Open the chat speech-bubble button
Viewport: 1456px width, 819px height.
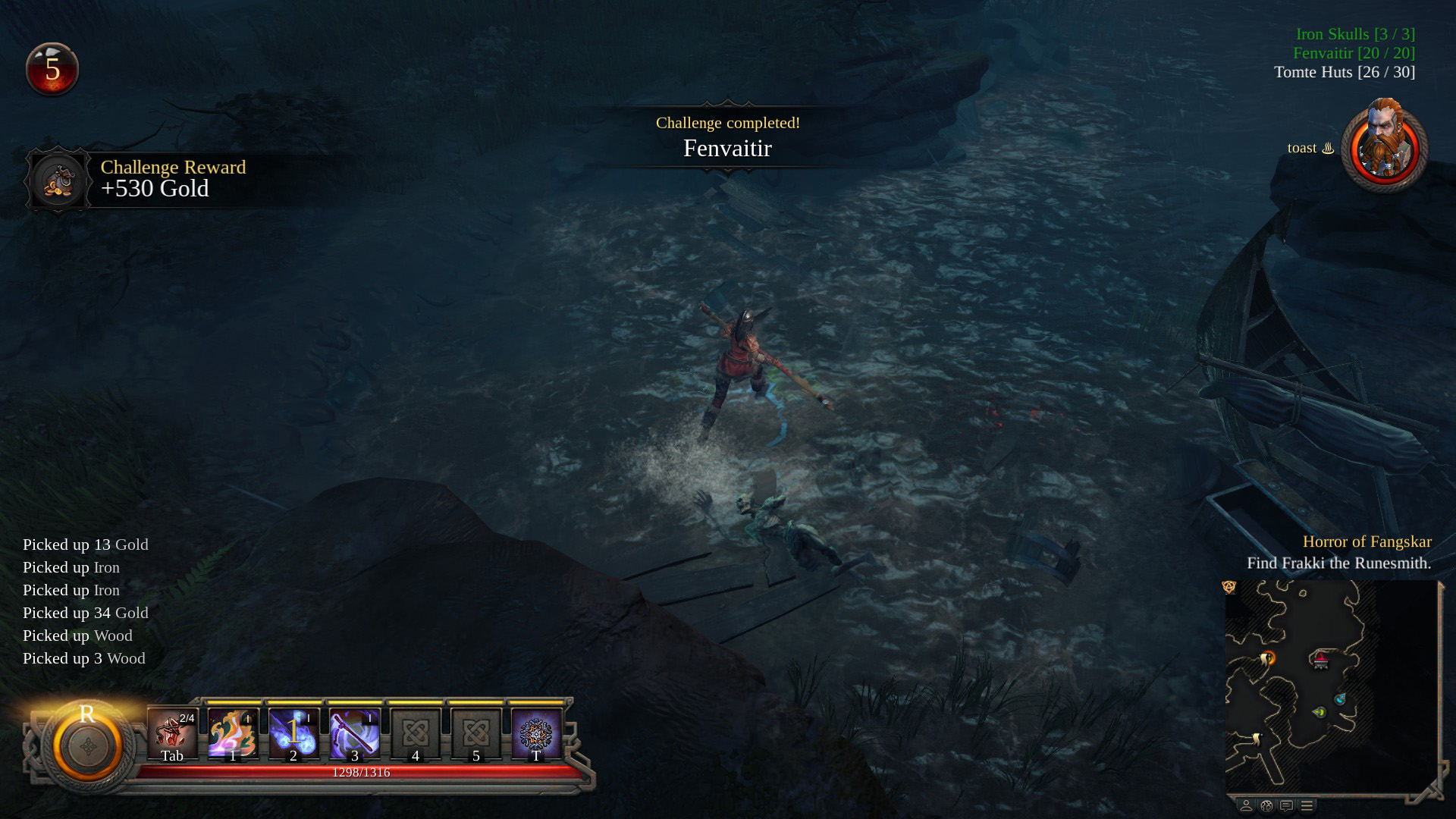[1286, 805]
